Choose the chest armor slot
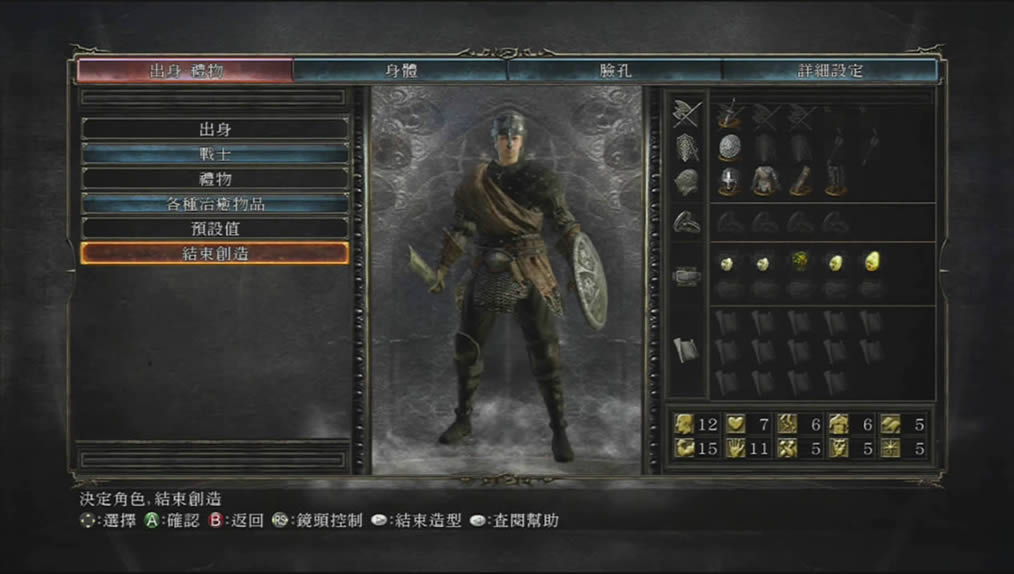The width and height of the screenshot is (1014, 574). pyautogui.click(x=764, y=181)
